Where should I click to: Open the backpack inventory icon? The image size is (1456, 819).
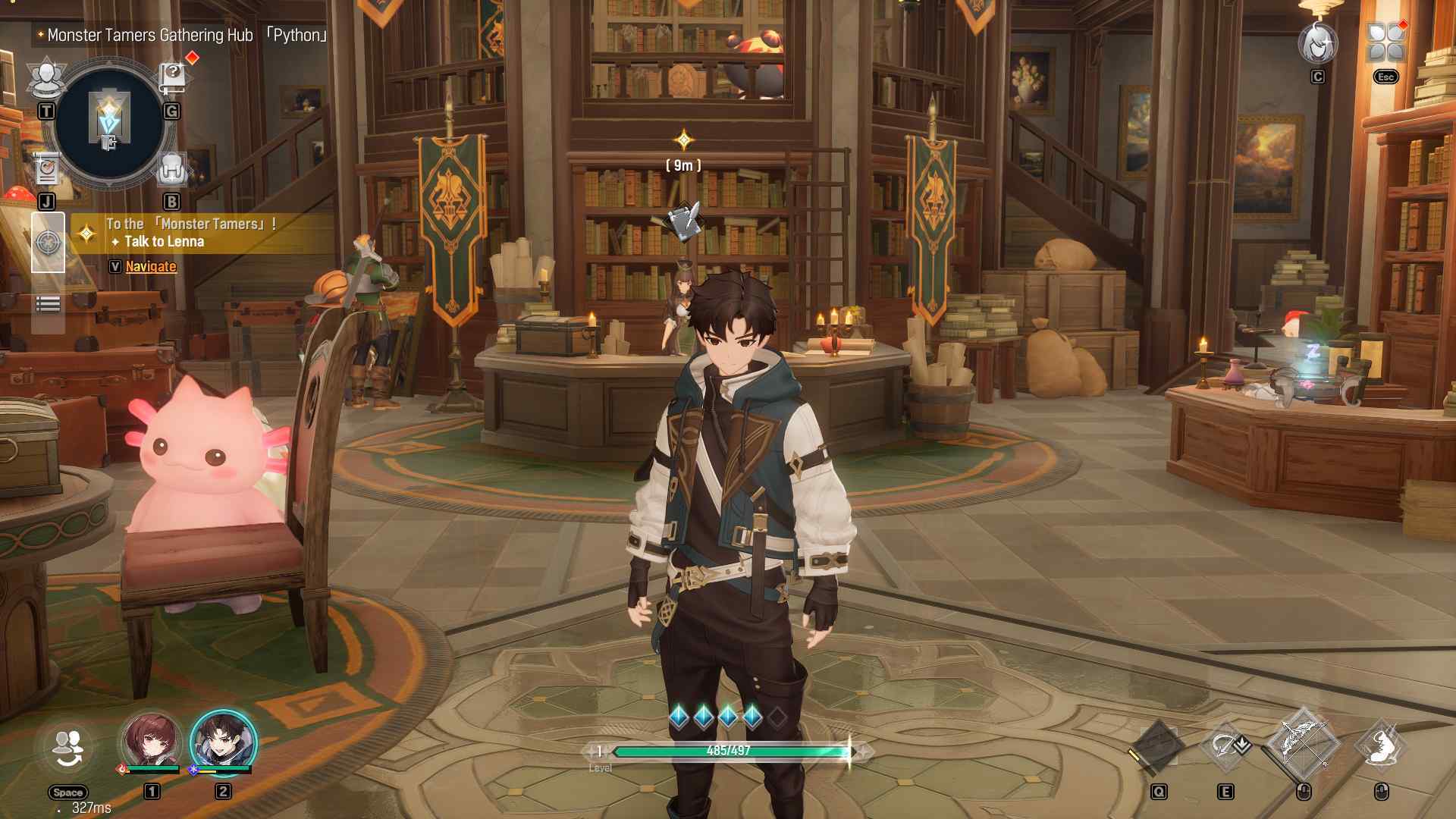[171, 170]
